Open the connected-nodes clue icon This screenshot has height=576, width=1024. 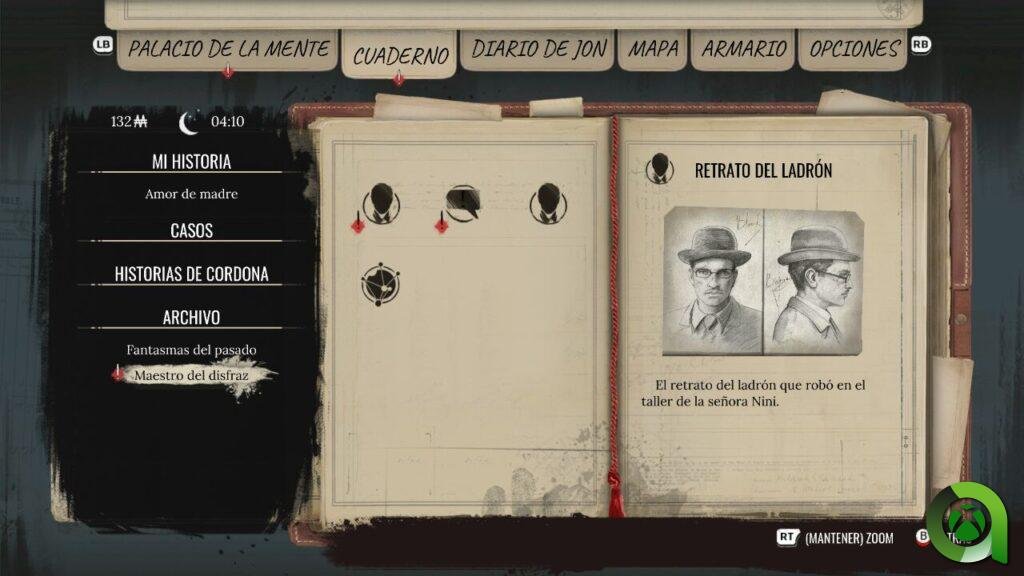[380, 284]
